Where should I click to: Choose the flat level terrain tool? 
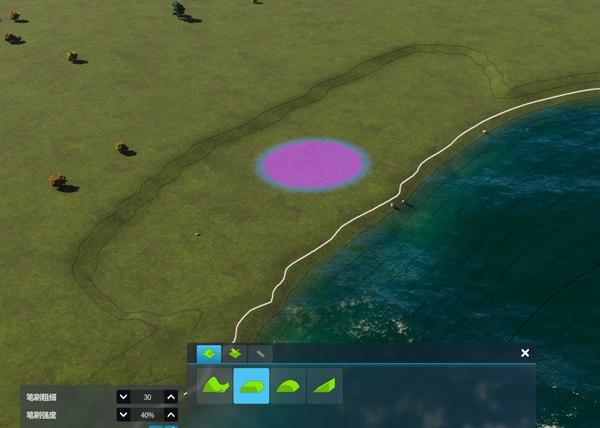(251, 385)
